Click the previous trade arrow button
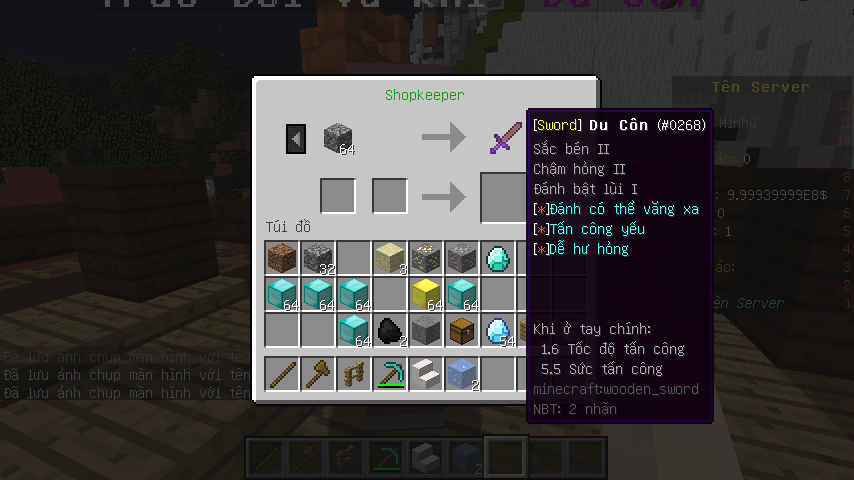Screen dimensions: 854x480 [296, 139]
